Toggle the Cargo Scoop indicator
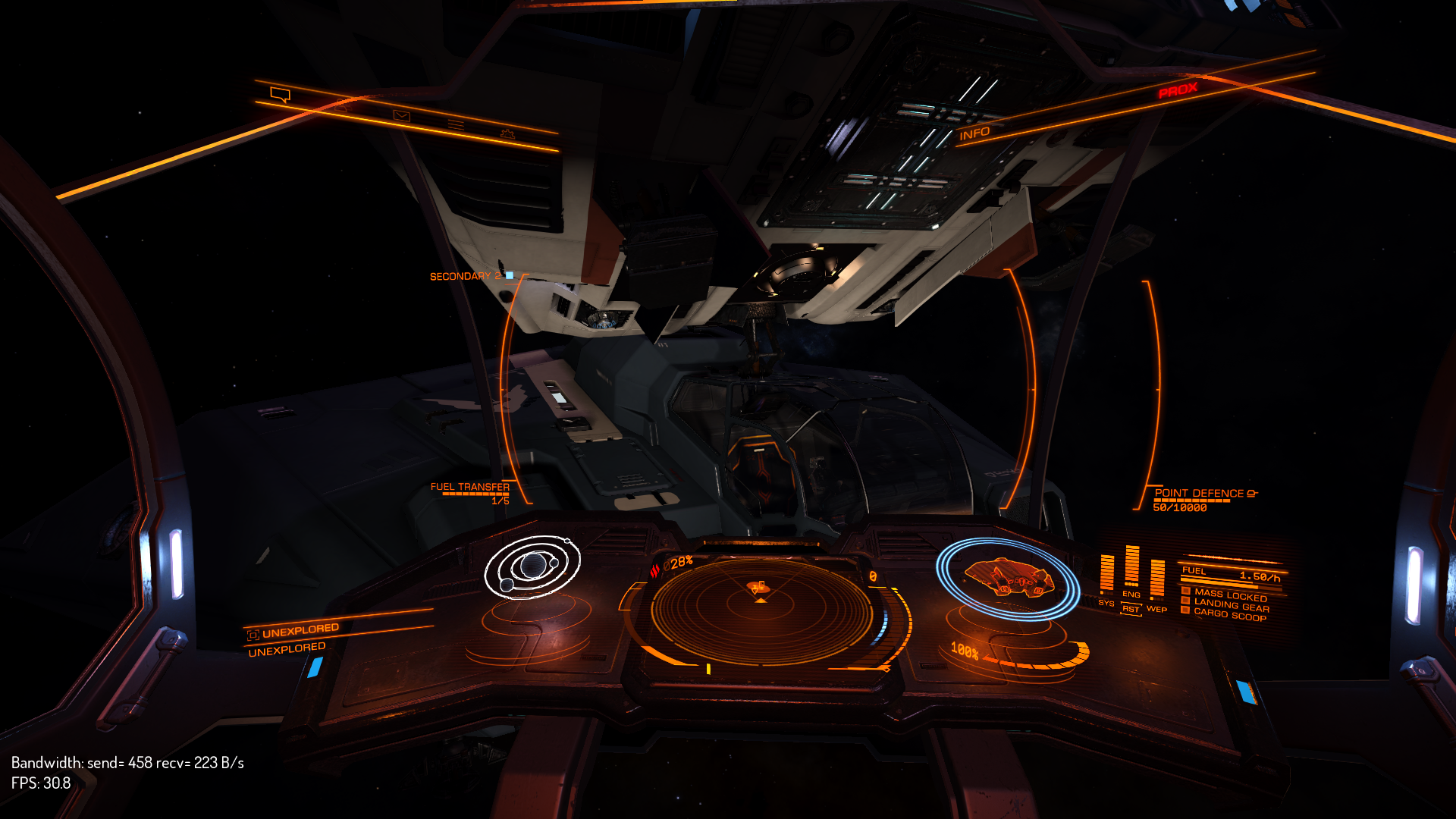This screenshot has width=1456, height=819. [x=1229, y=615]
